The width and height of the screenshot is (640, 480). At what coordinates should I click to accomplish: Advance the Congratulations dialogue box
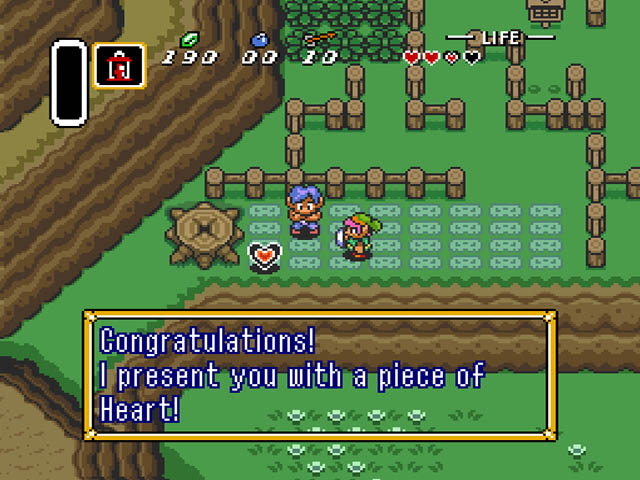click(319, 375)
